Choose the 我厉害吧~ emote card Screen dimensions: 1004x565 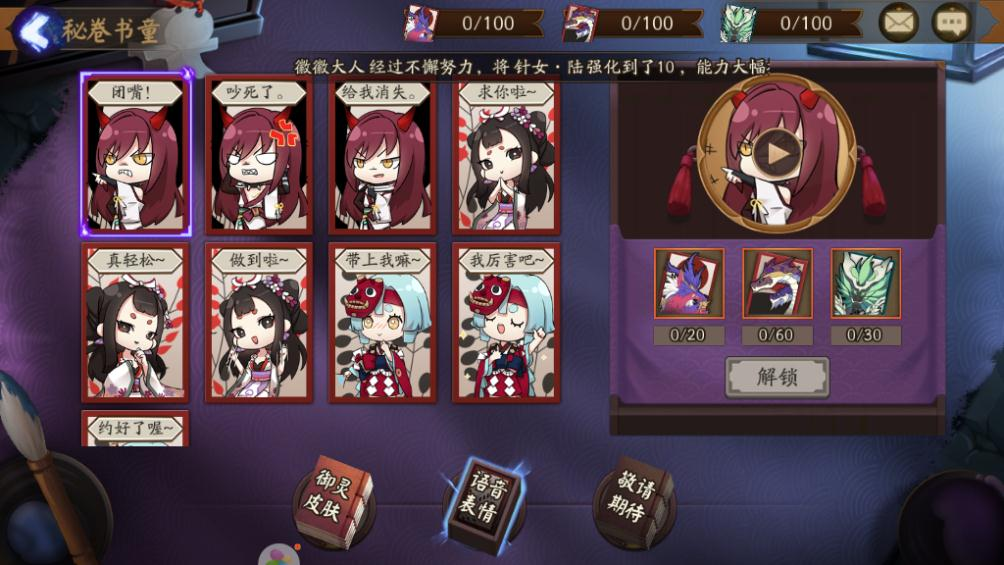(506, 323)
